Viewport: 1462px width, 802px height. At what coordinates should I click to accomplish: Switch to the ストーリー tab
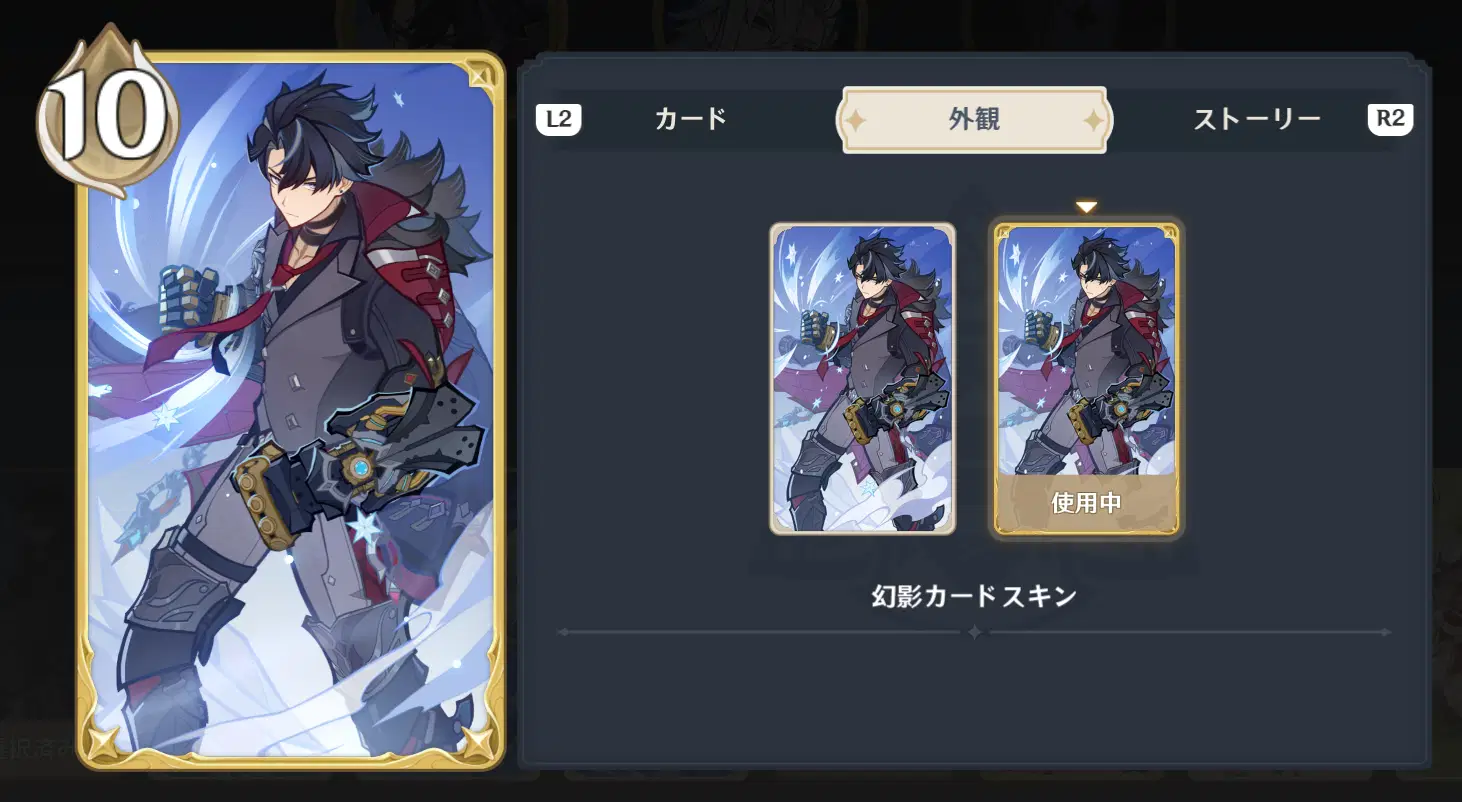click(1258, 118)
